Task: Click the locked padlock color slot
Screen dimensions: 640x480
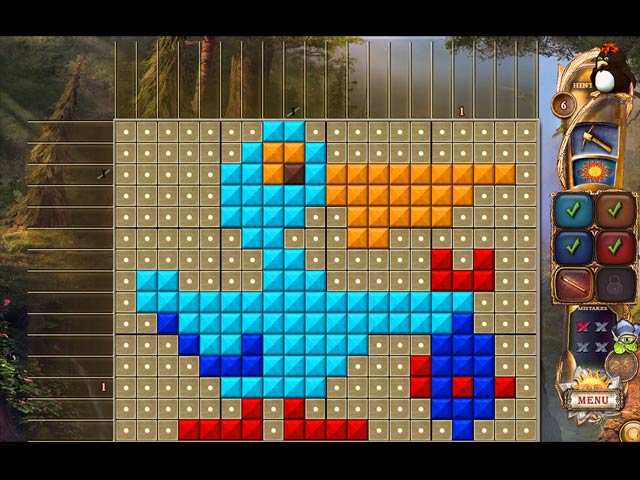Action: pos(614,283)
